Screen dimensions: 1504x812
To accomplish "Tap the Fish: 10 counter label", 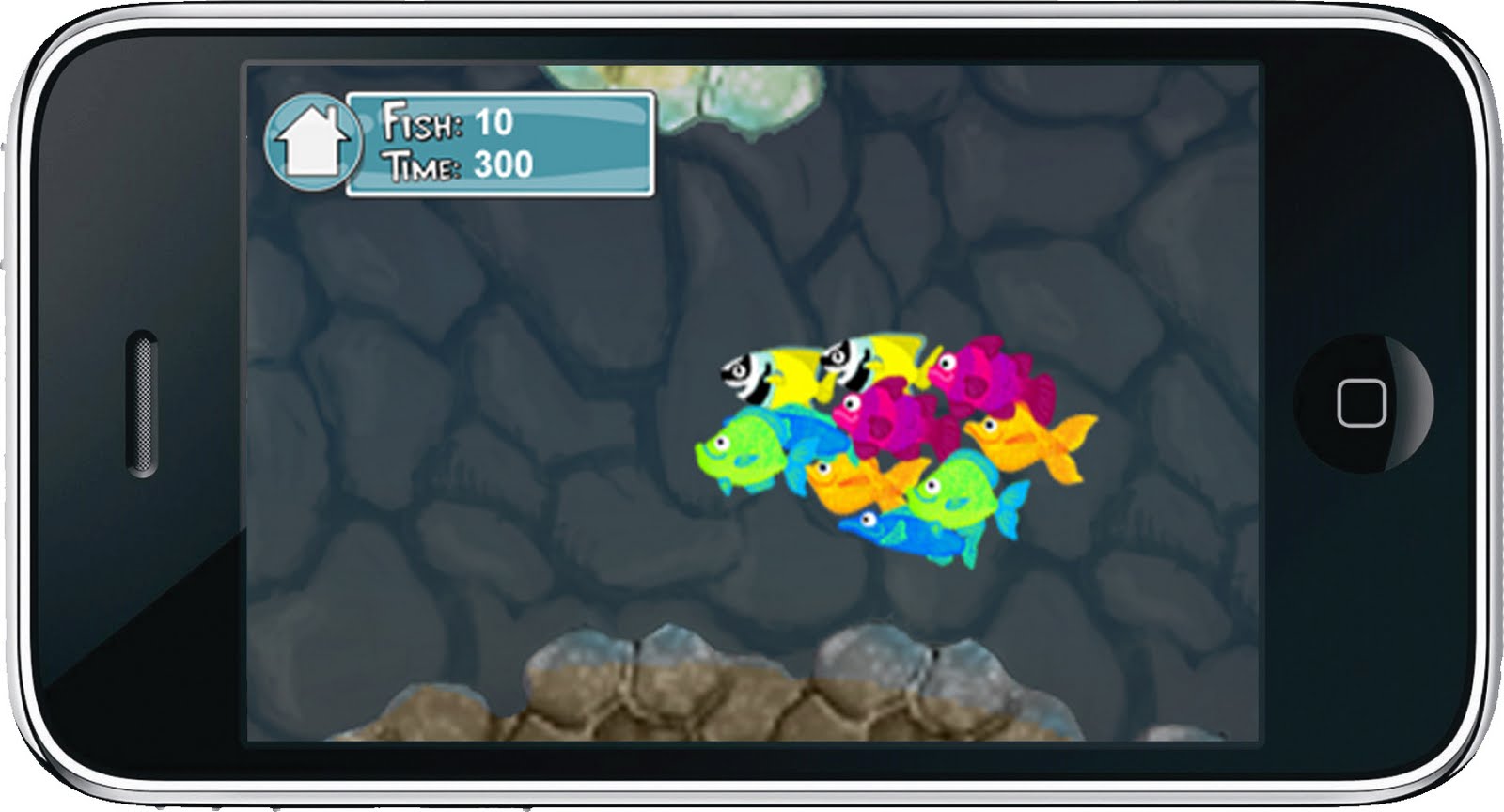I will point(446,120).
